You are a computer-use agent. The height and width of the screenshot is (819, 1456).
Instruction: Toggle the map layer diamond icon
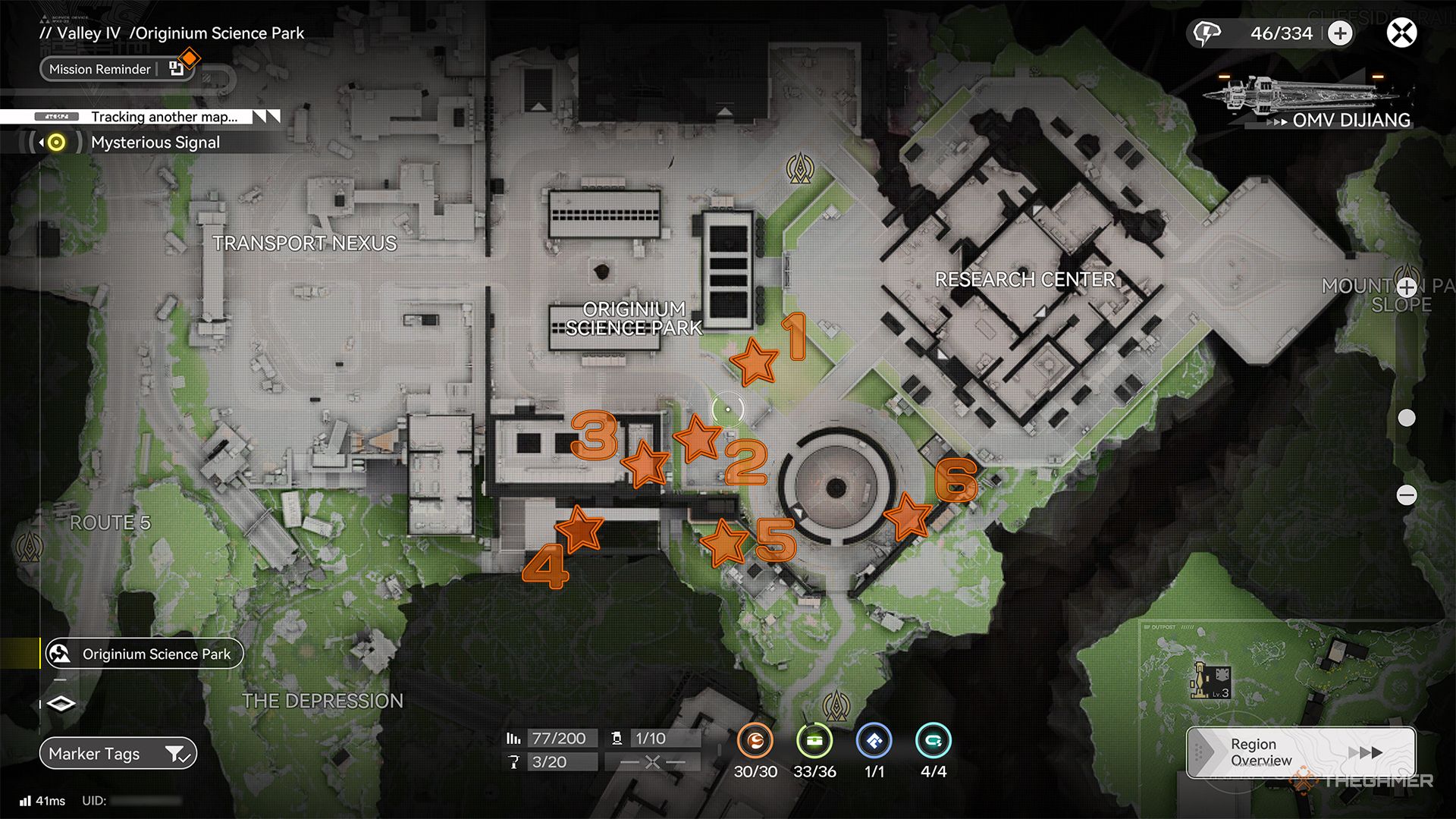pyautogui.click(x=61, y=704)
